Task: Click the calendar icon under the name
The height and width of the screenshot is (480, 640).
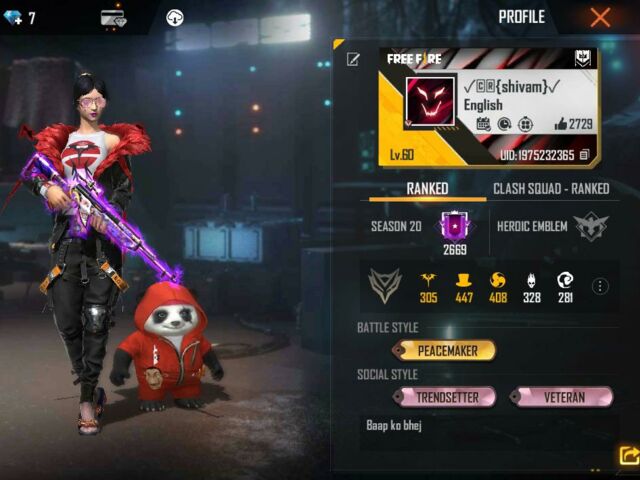Action: point(483,124)
